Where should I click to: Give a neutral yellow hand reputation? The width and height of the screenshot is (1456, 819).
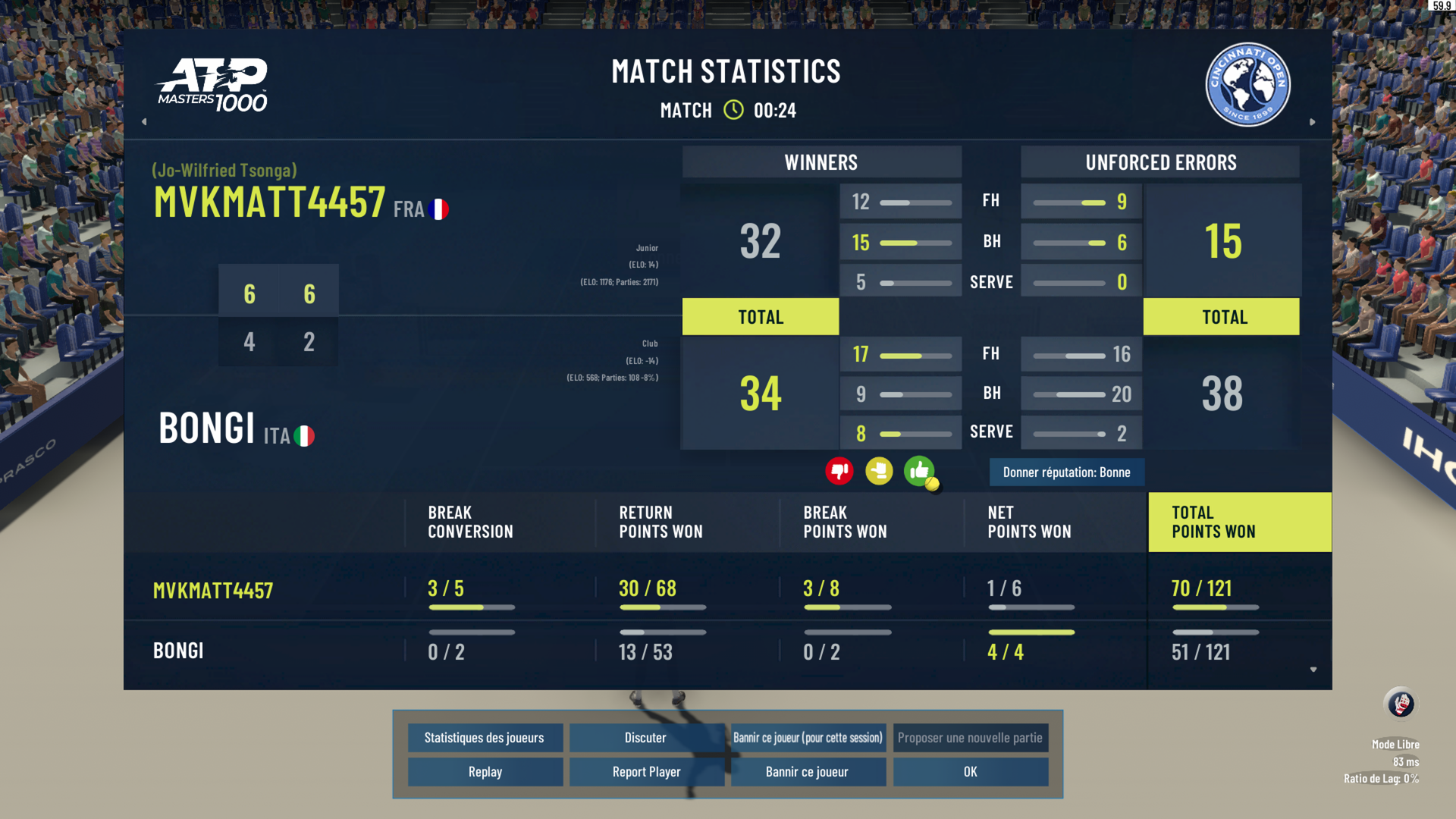tap(879, 472)
